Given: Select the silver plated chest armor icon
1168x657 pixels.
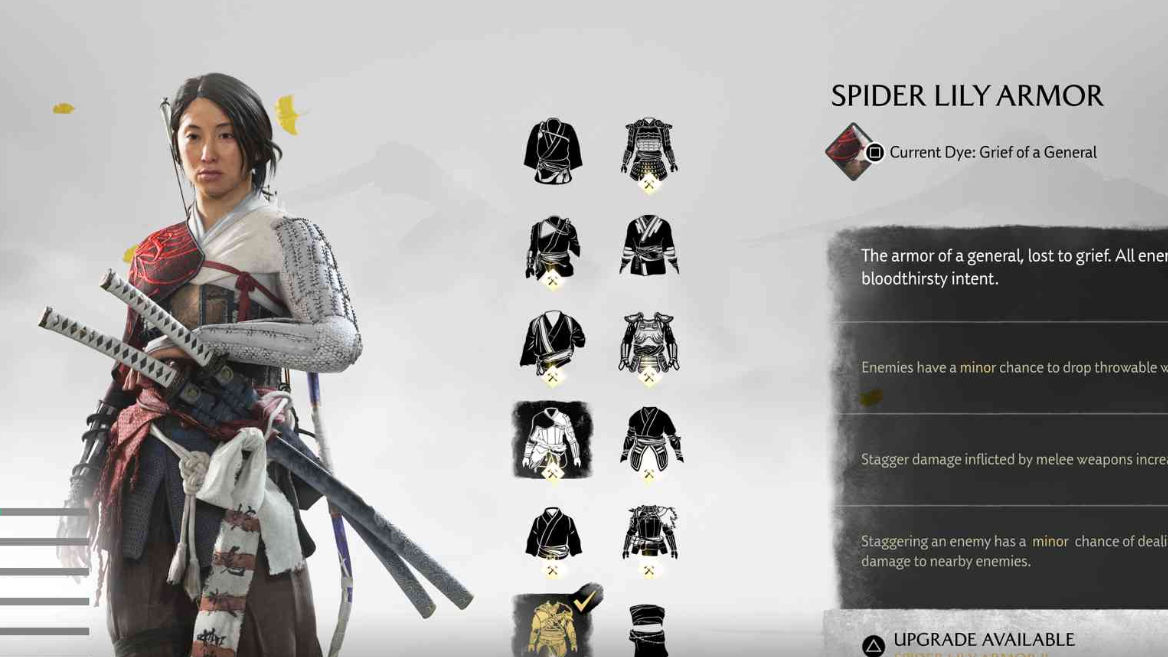Looking at the screenshot, I should [x=649, y=343].
